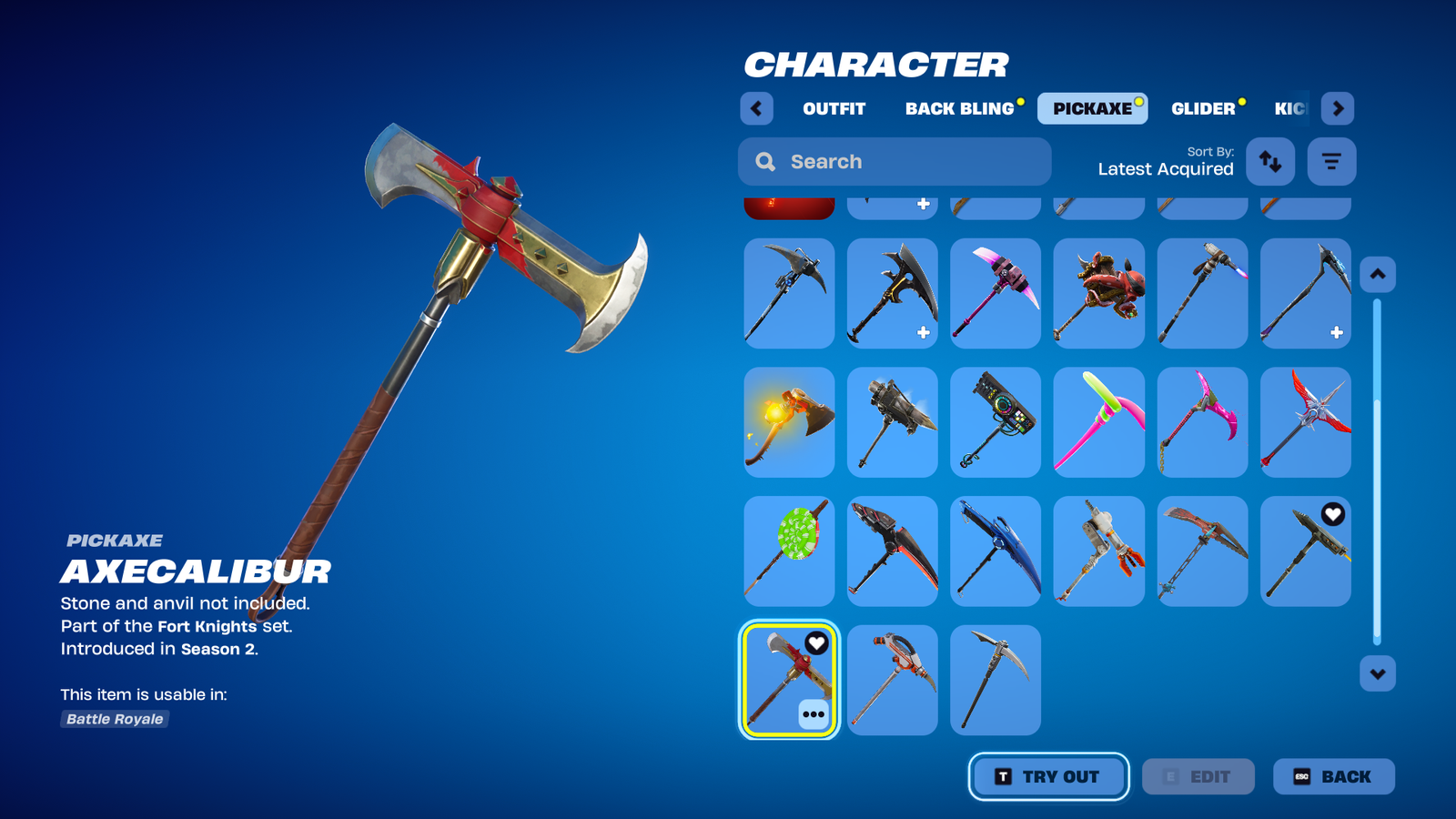Switch to the Outfit tab
The height and width of the screenshot is (819, 1456).
(834, 108)
